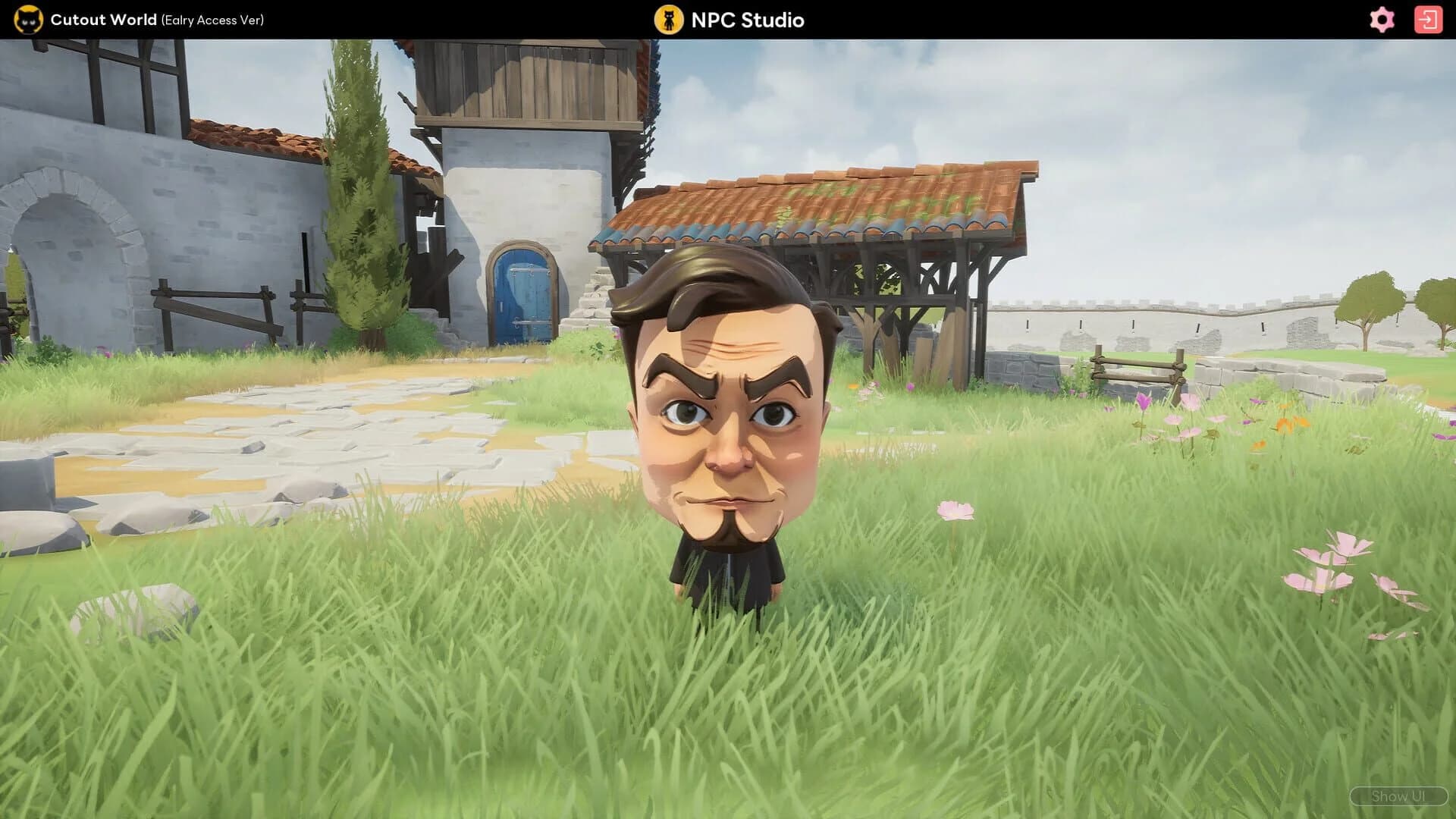Click the blue door of the stone tower
This screenshot has height=819, width=1456.
pyautogui.click(x=523, y=296)
